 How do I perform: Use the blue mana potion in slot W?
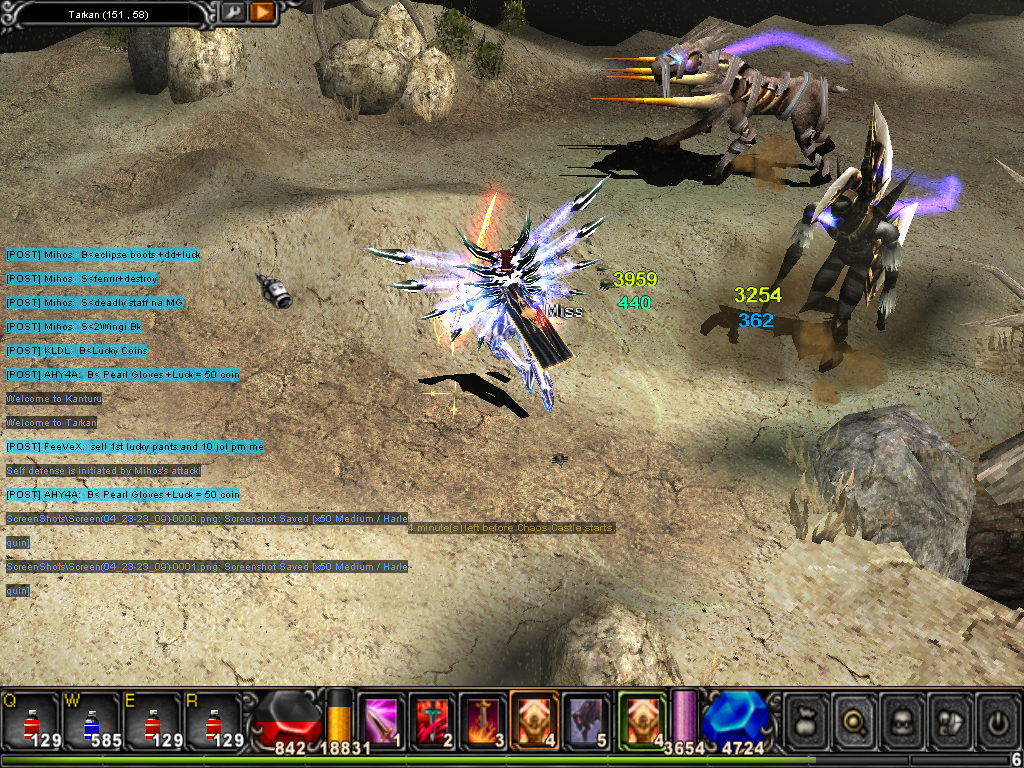coord(91,722)
